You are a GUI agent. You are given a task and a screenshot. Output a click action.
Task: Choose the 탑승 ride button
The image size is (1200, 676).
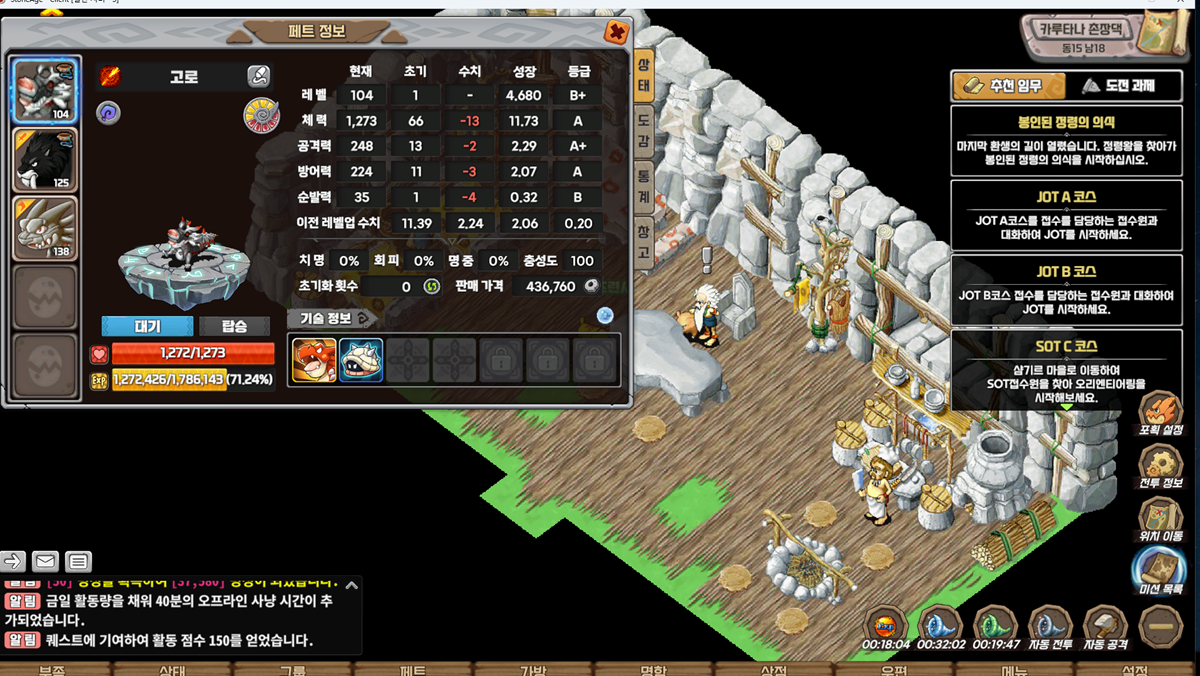click(234, 326)
